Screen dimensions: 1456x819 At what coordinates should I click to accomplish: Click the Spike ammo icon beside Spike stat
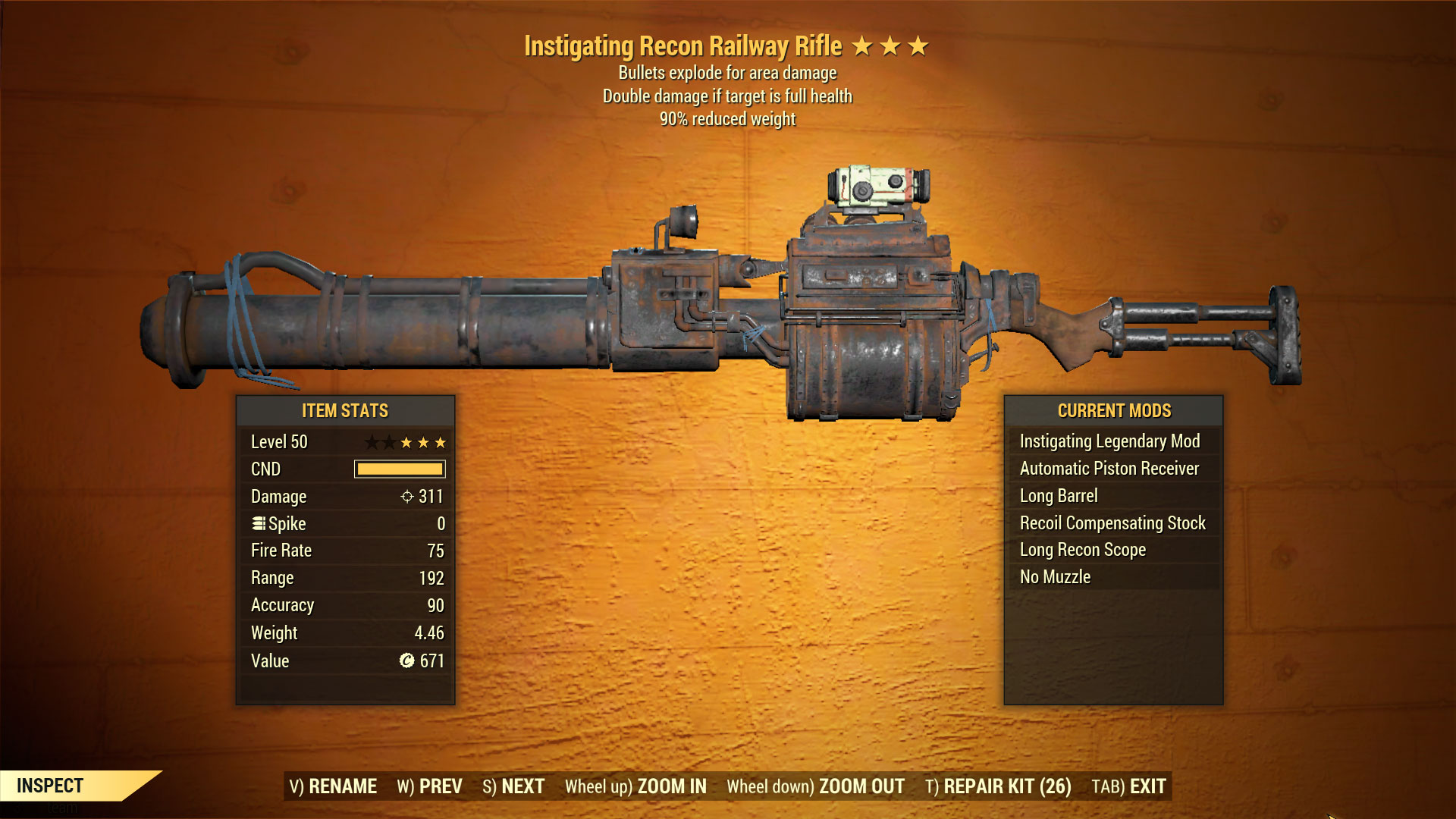pyautogui.click(x=258, y=523)
